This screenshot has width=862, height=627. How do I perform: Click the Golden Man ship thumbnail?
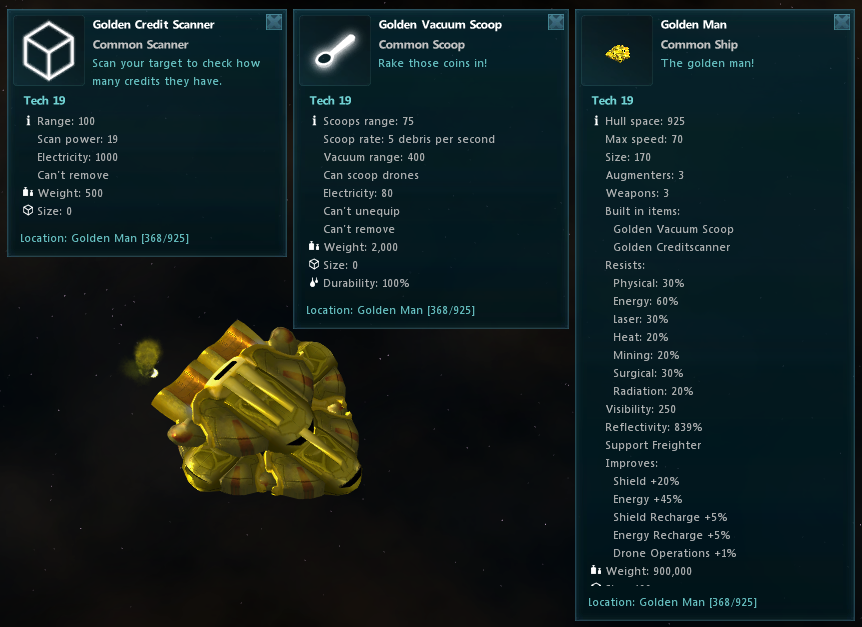[x=617, y=50]
